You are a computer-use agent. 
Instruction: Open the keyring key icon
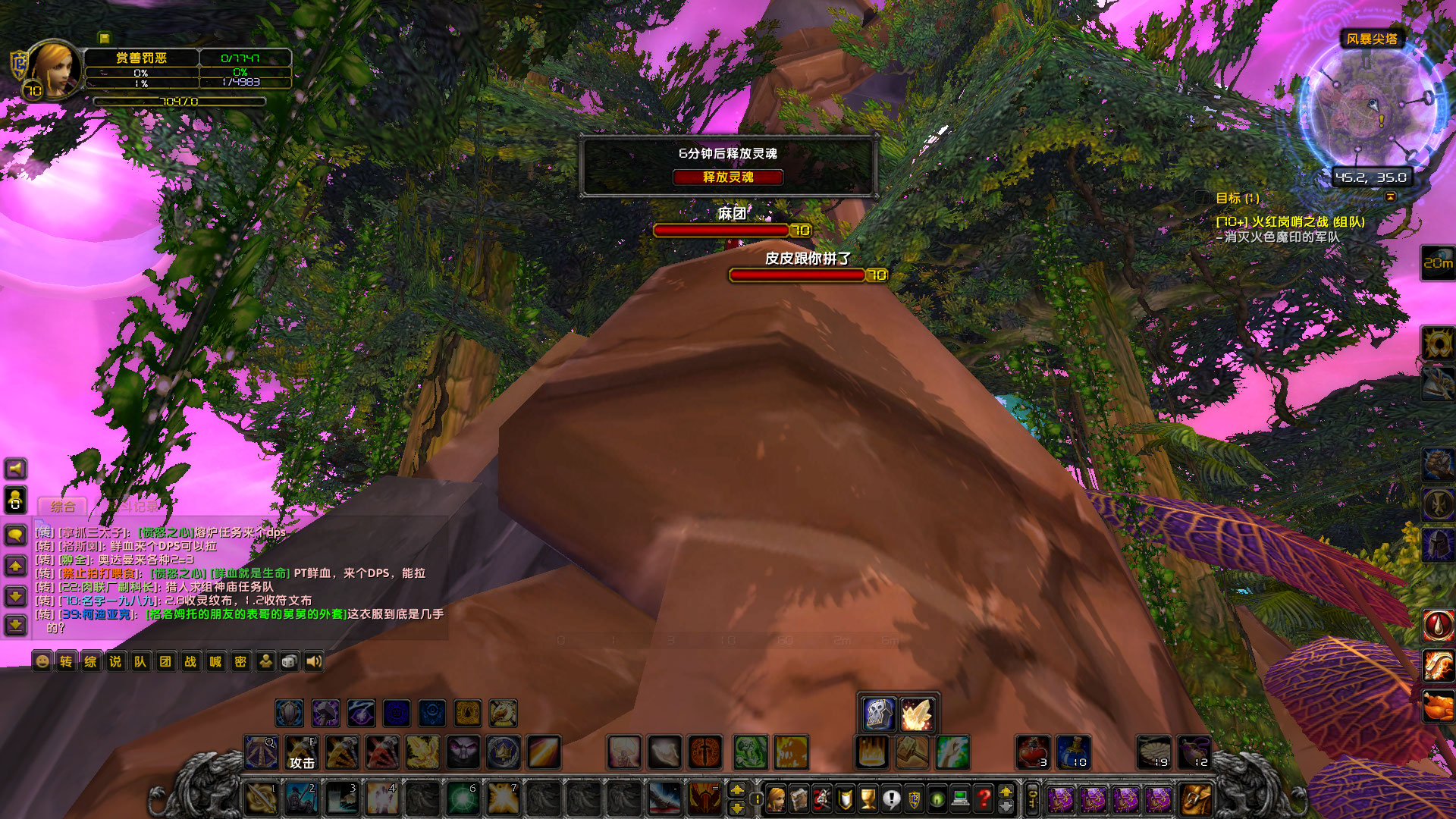pos(1033,797)
